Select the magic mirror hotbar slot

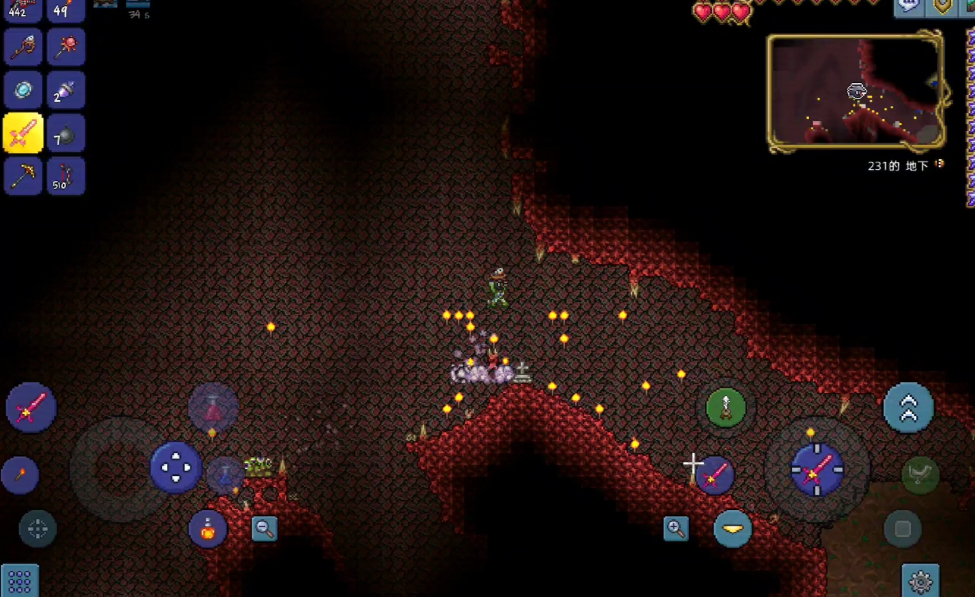tap(23, 90)
